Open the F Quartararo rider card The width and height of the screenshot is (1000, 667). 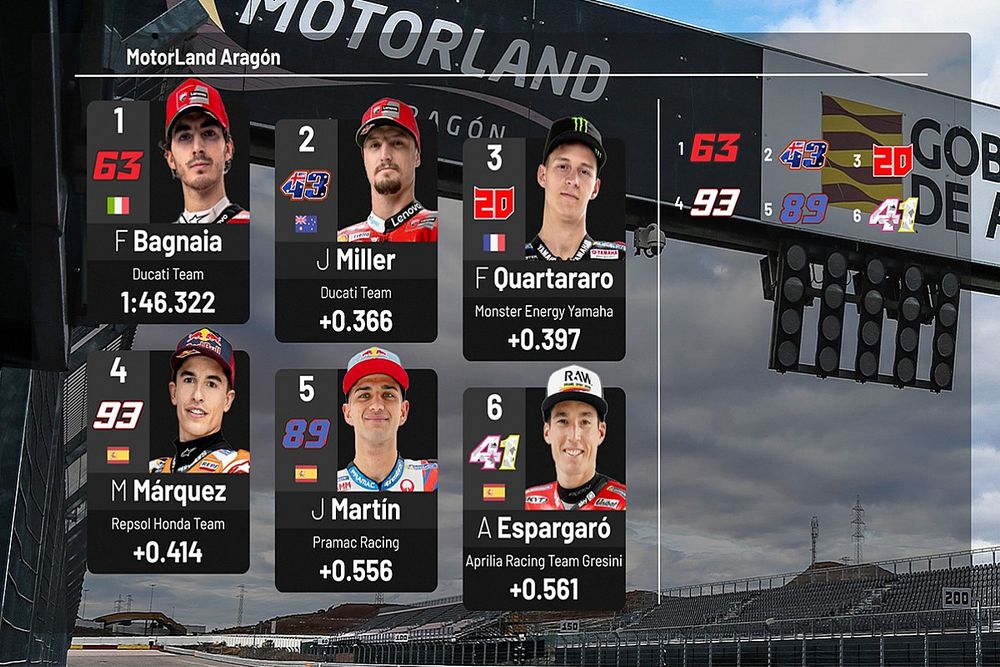point(544,249)
